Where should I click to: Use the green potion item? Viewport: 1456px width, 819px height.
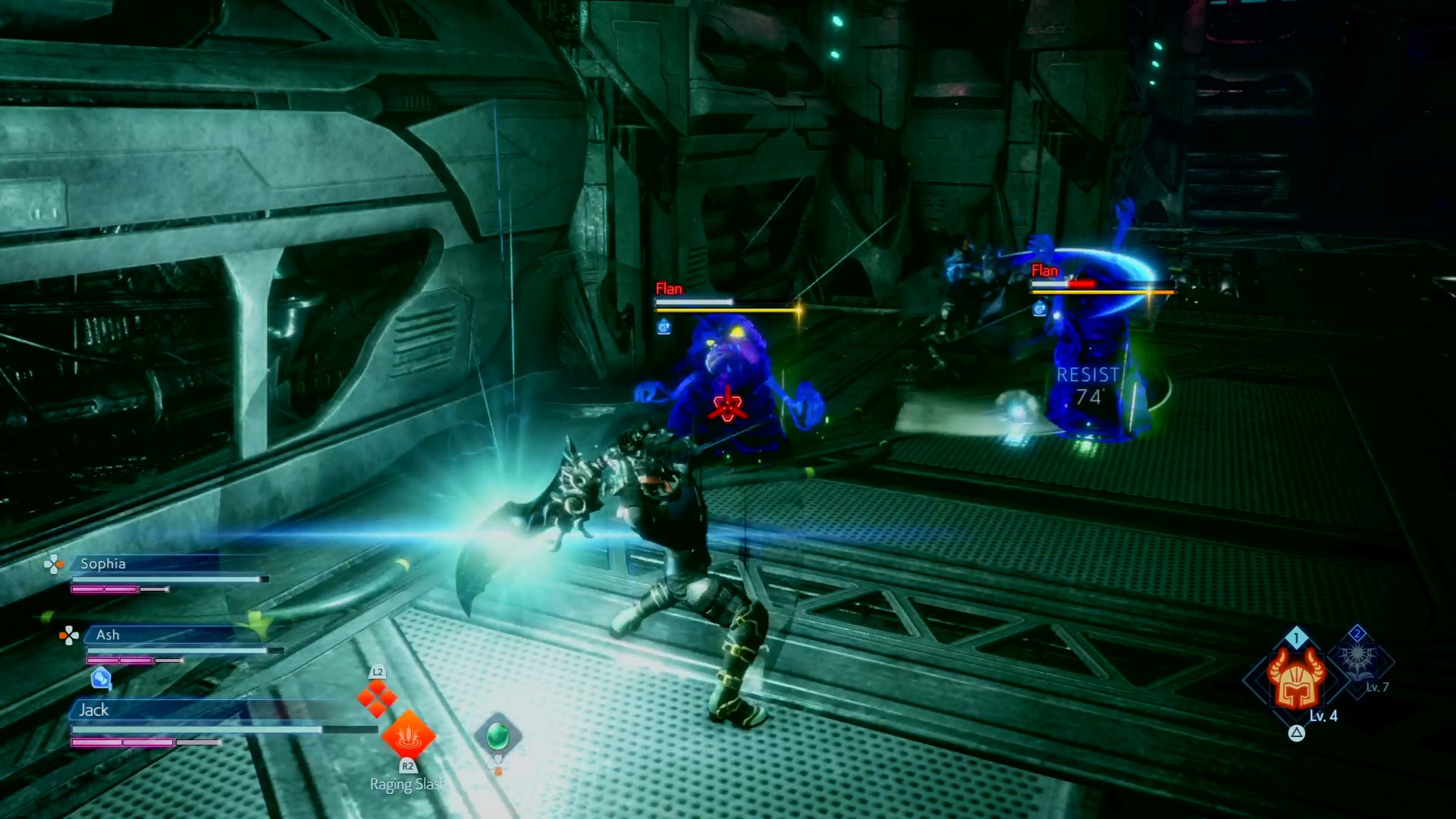coord(497,735)
